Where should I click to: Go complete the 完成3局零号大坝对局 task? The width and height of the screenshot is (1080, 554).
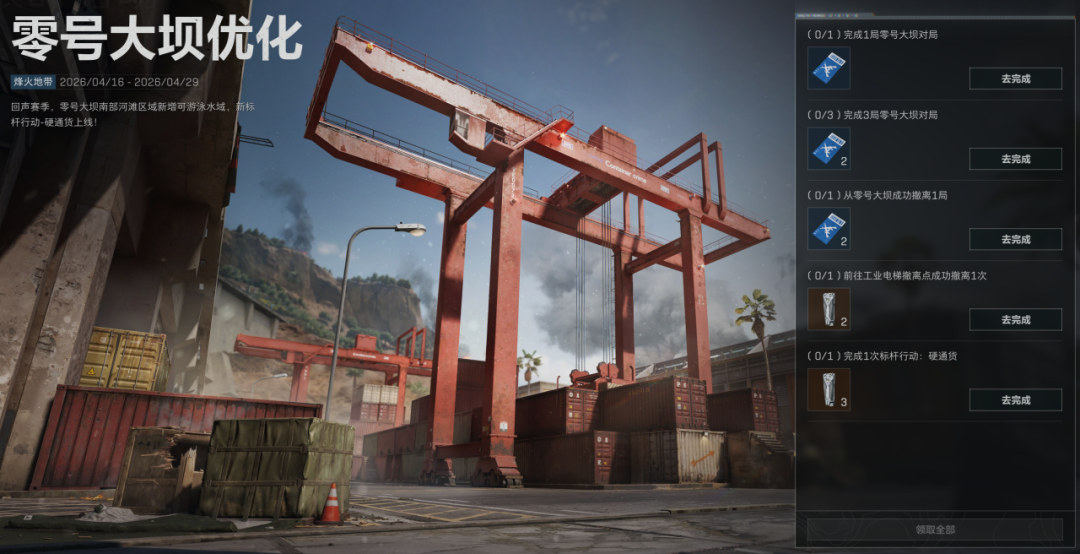click(x=1015, y=159)
